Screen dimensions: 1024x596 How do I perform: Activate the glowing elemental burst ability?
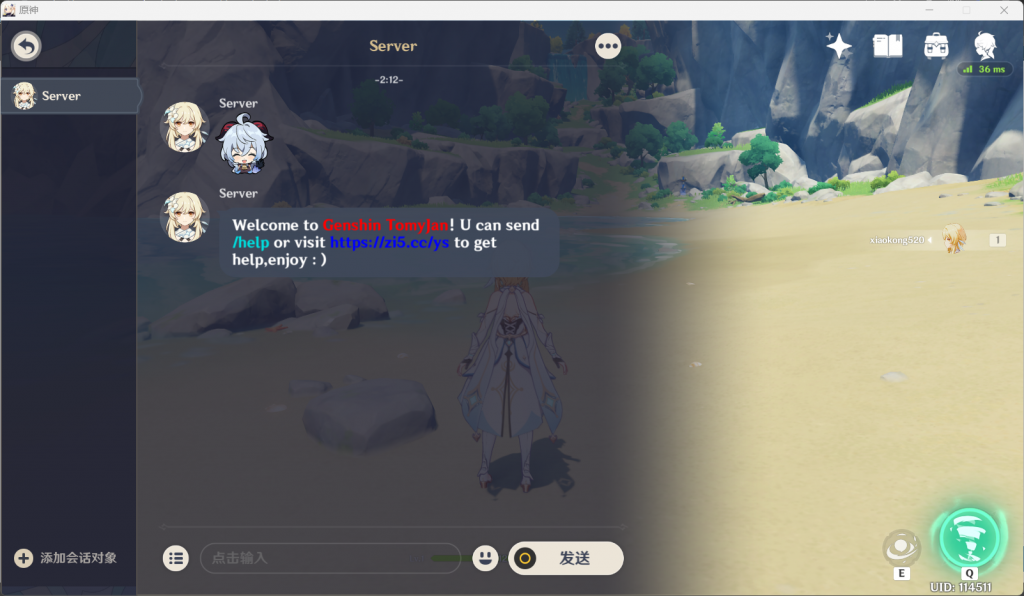tap(969, 538)
